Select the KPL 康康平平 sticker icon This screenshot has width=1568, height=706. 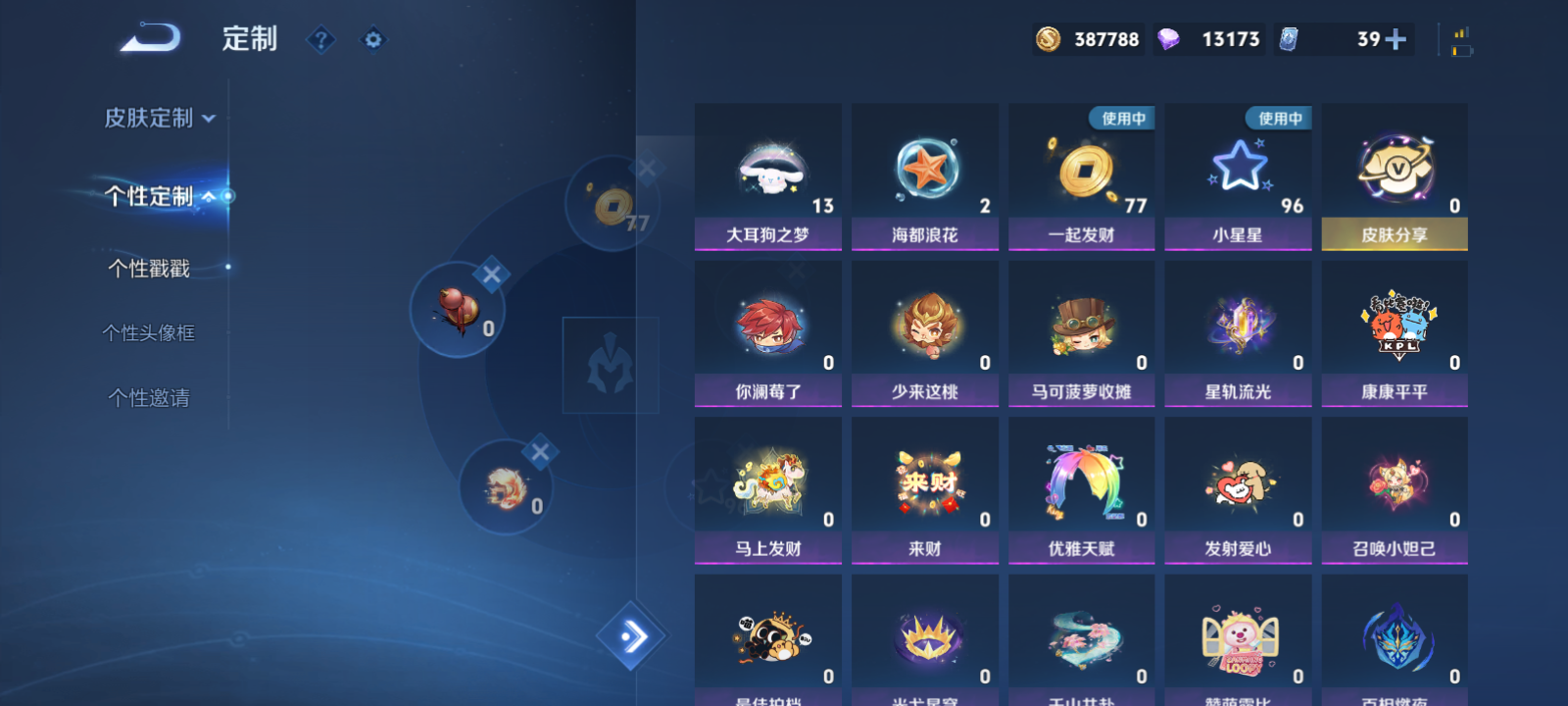click(x=1395, y=324)
